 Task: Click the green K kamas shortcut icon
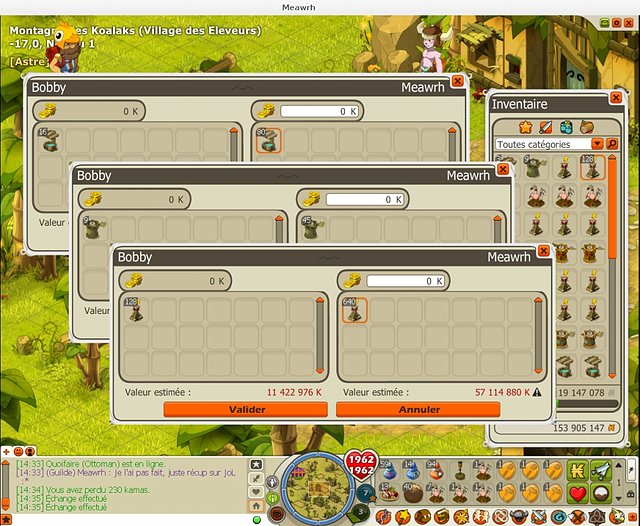tap(578, 470)
